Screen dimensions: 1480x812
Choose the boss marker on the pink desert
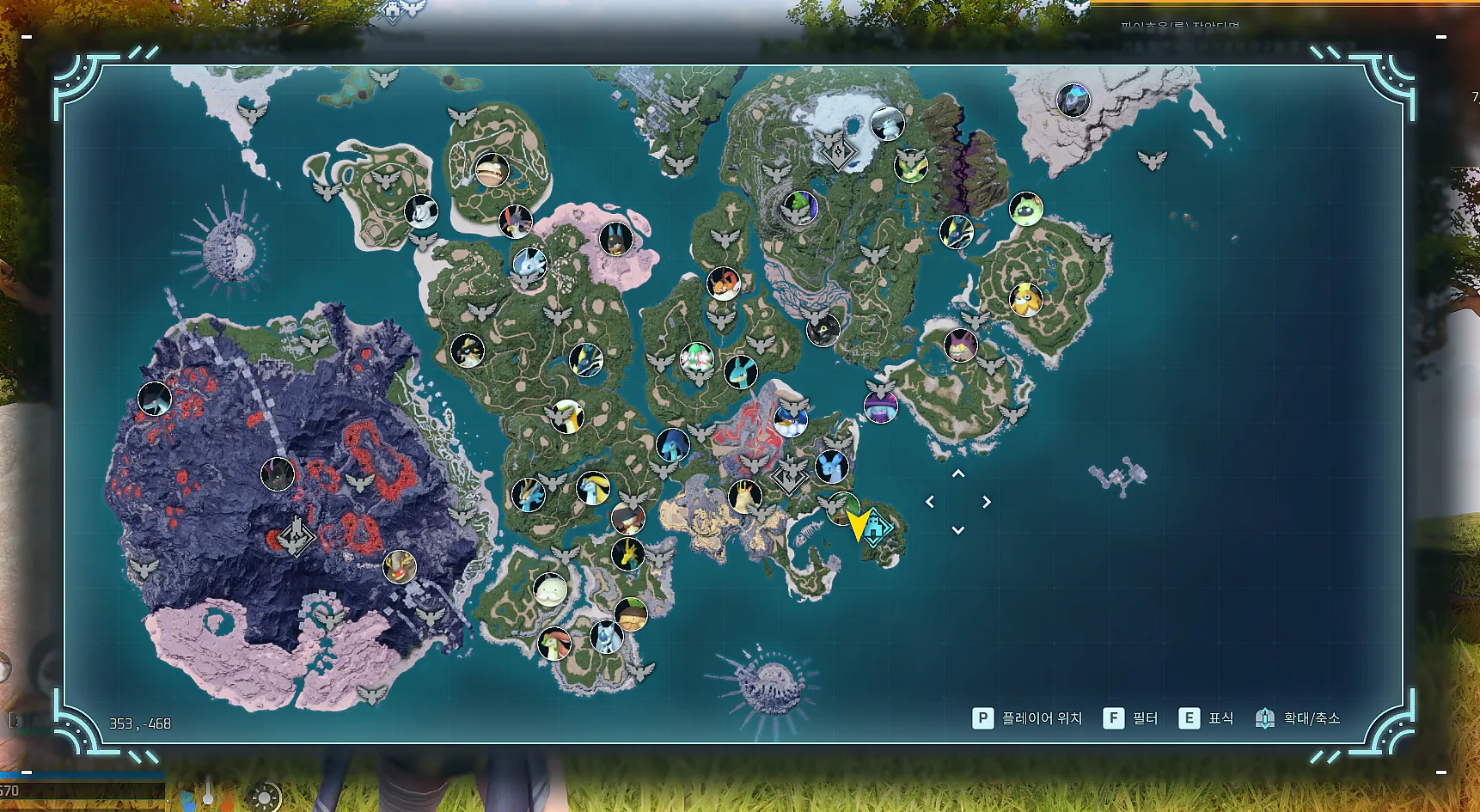click(x=615, y=239)
